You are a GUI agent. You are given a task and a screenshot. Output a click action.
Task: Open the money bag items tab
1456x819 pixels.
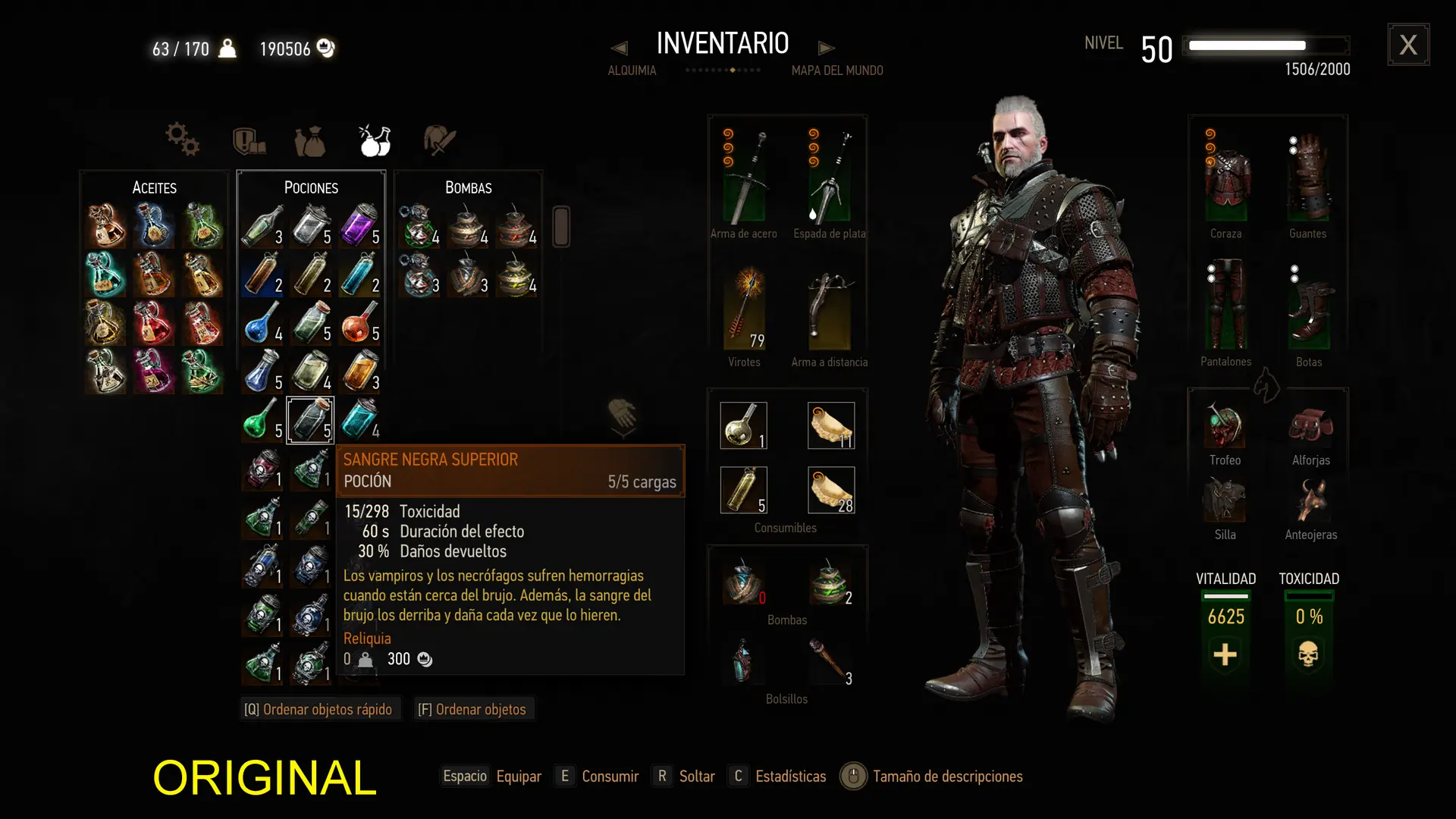[309, 141]
